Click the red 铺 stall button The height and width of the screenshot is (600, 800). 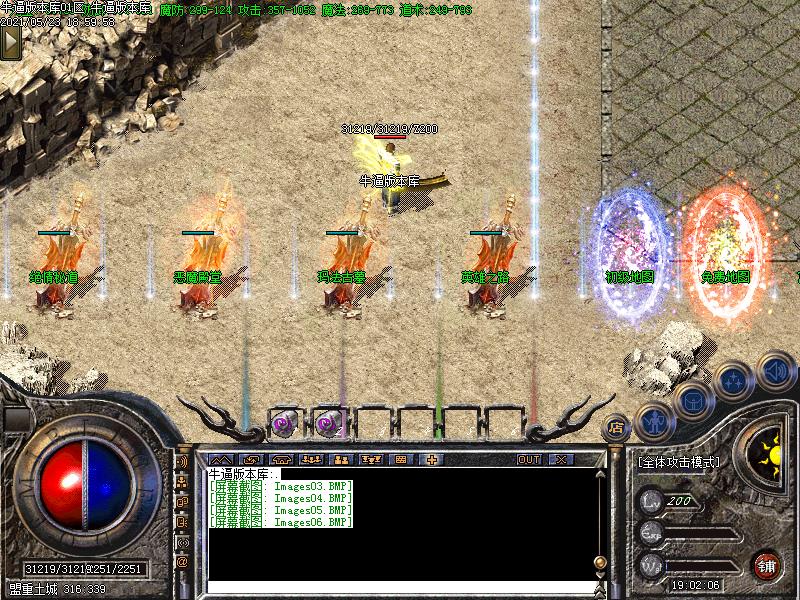pos(767,563)
